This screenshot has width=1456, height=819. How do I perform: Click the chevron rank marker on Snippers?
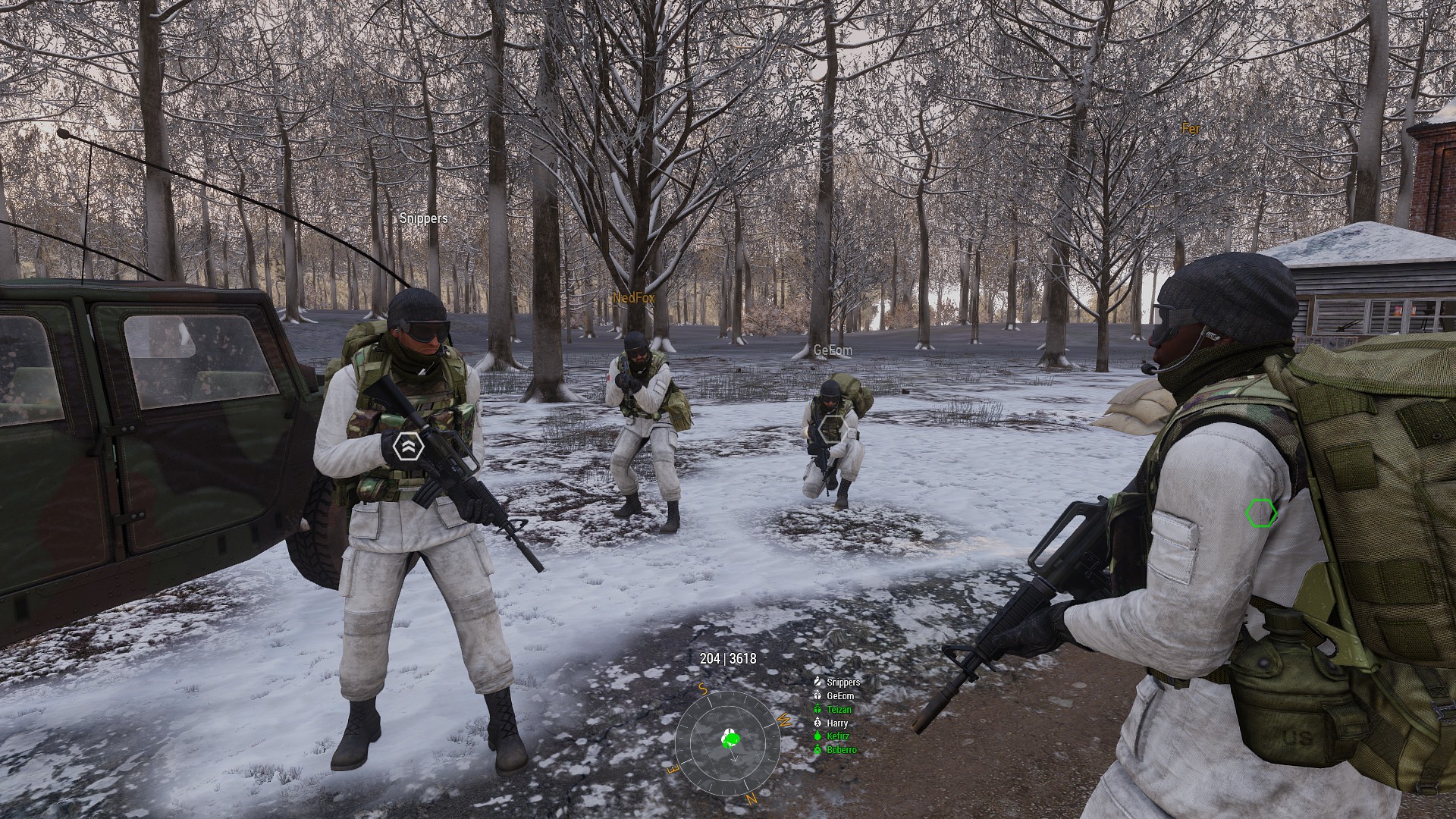[408, 447]
